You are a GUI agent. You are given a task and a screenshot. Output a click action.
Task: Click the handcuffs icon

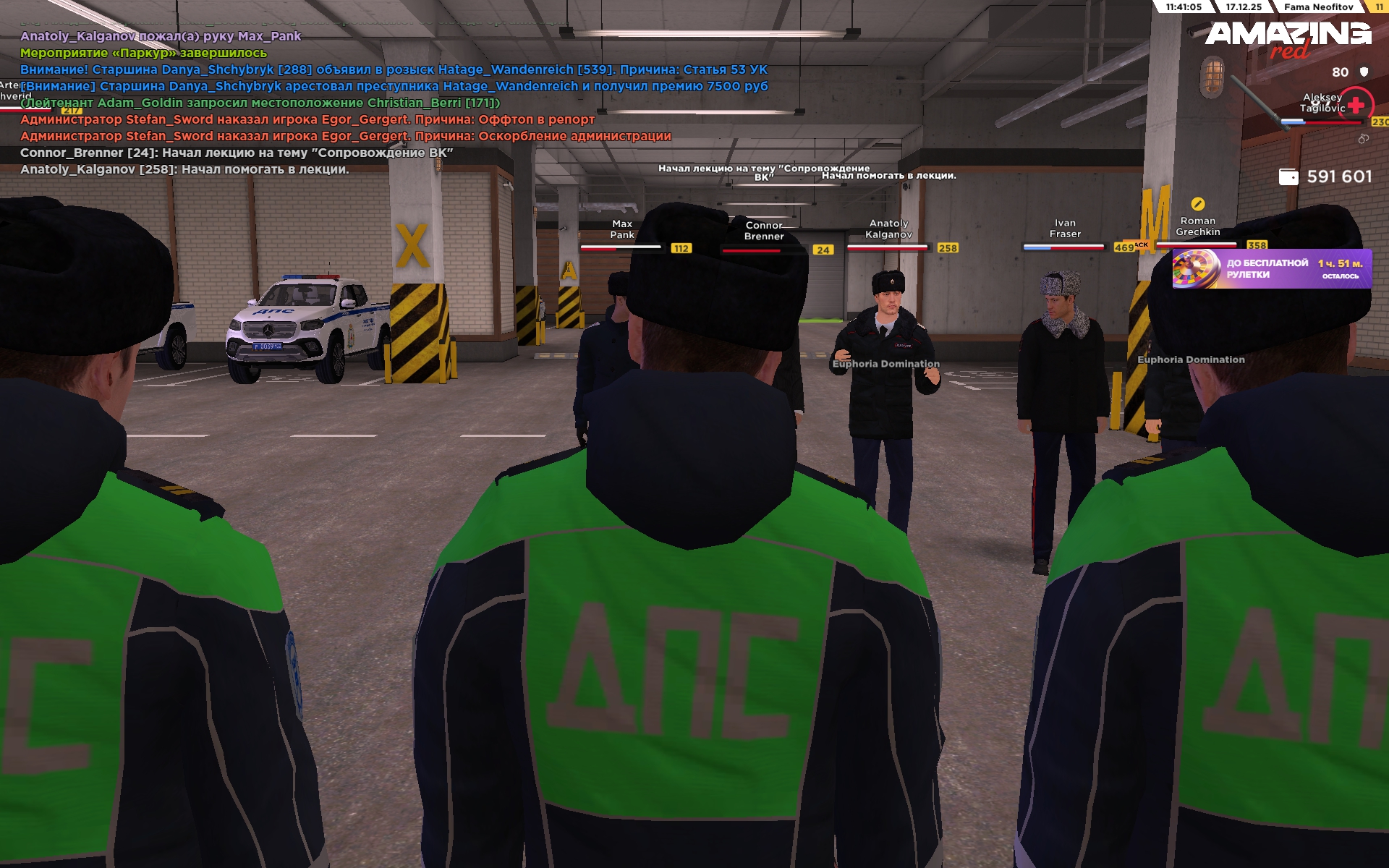pyautogui.click(x=1363, y=139)
